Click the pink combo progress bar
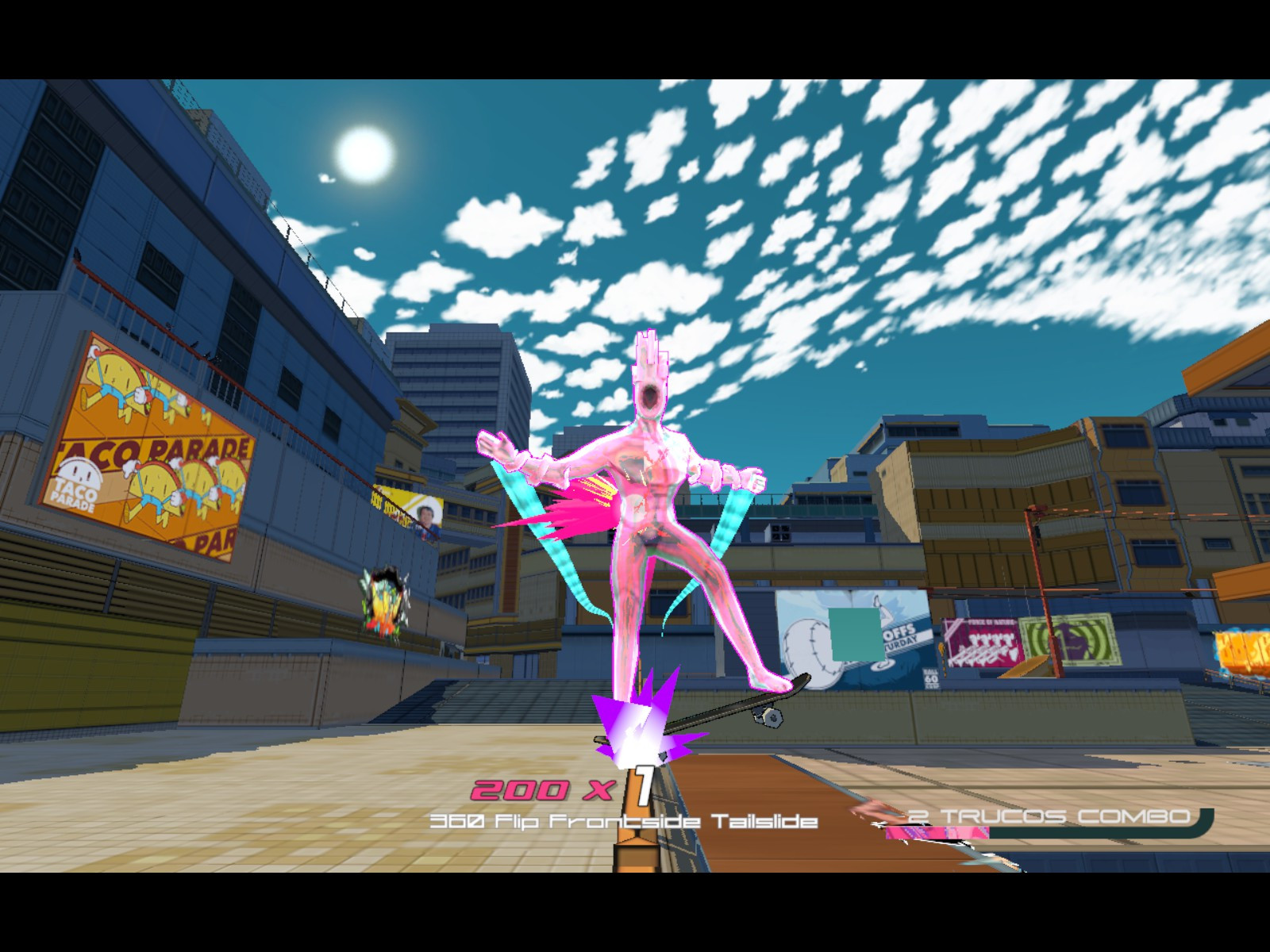 pos(937,833)
